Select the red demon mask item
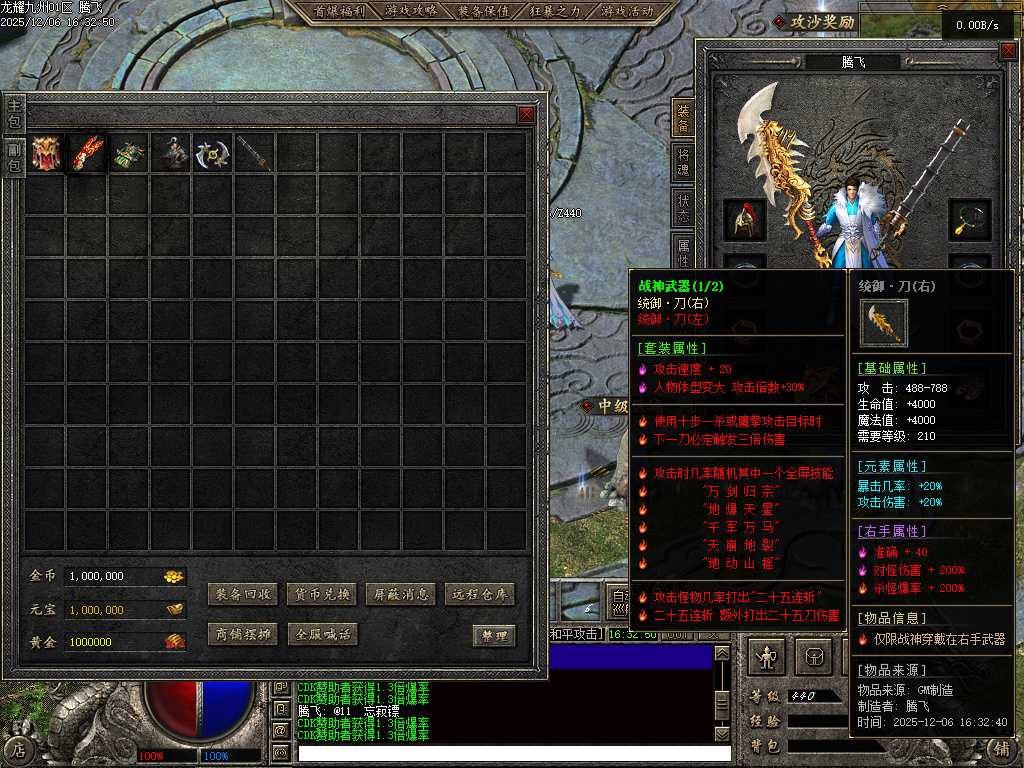1024x768 pixels. [x=46, y=153]
